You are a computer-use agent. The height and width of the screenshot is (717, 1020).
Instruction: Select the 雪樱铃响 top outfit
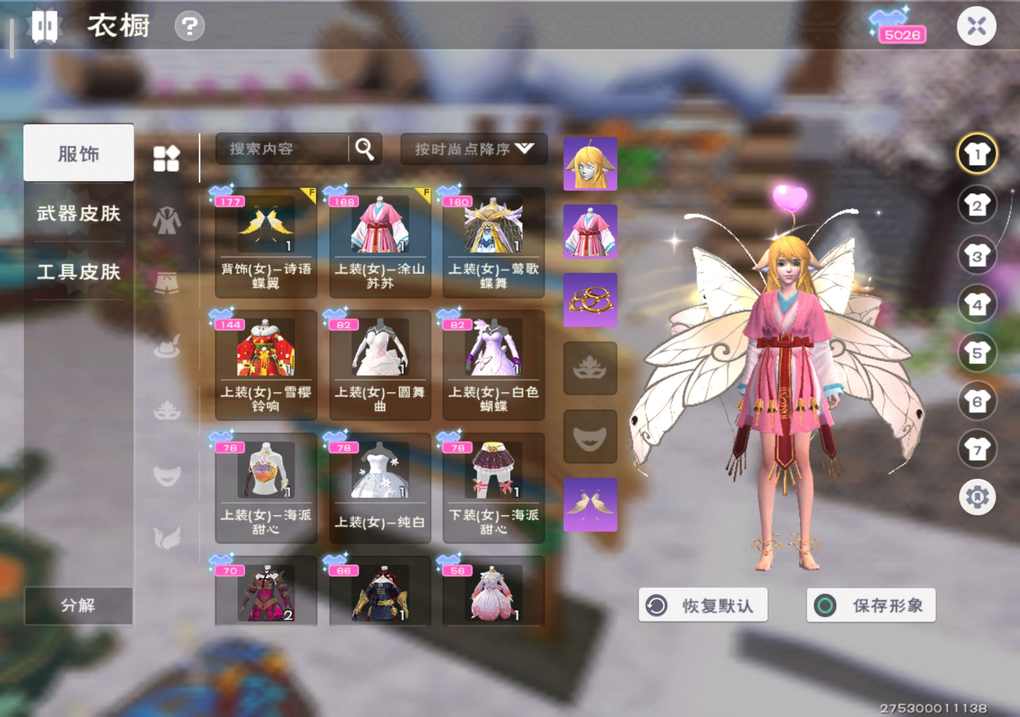266,364
